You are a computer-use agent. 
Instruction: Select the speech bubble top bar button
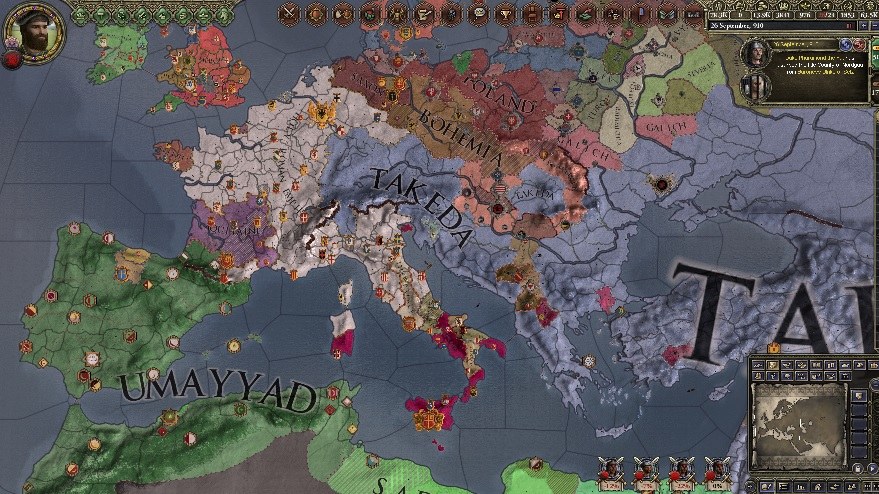[x=478, y=14]
